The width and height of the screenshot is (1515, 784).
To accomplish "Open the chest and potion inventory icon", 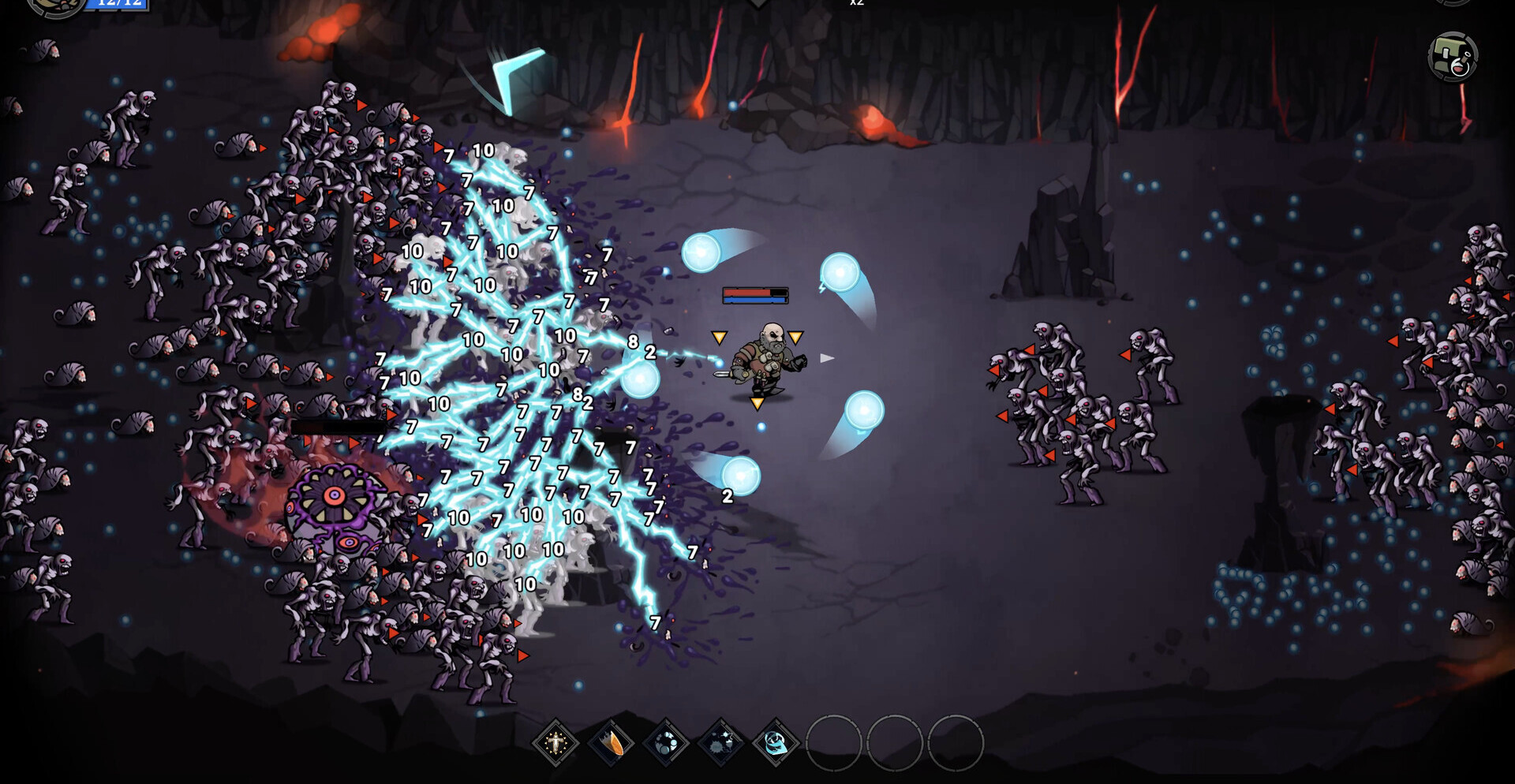I will [x=1453, y=57].
